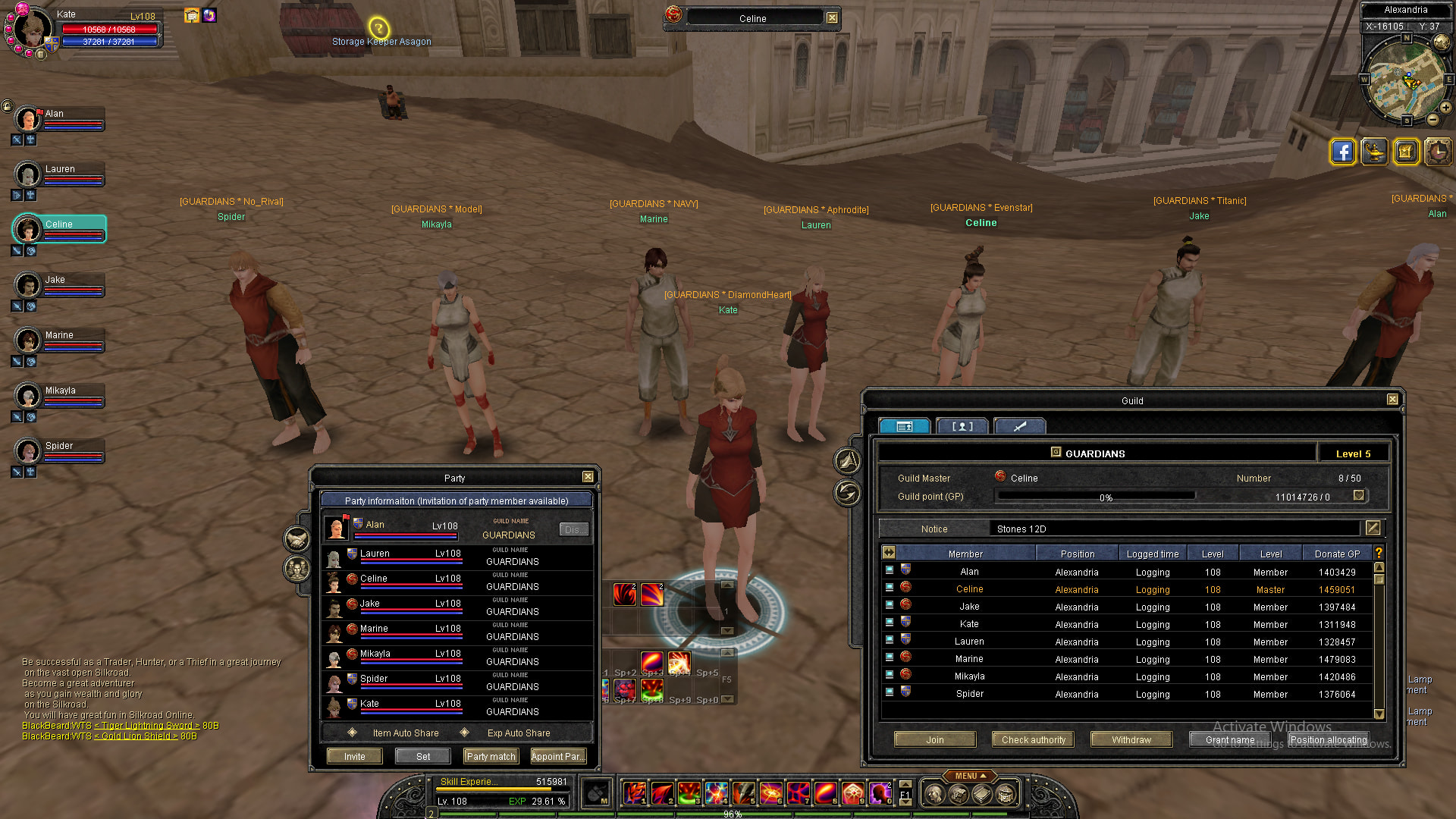The height and width of the screenshot is (819, 1456).
Task: Open Position allocating in Guild window
Action: click(x=1329, y=740)
